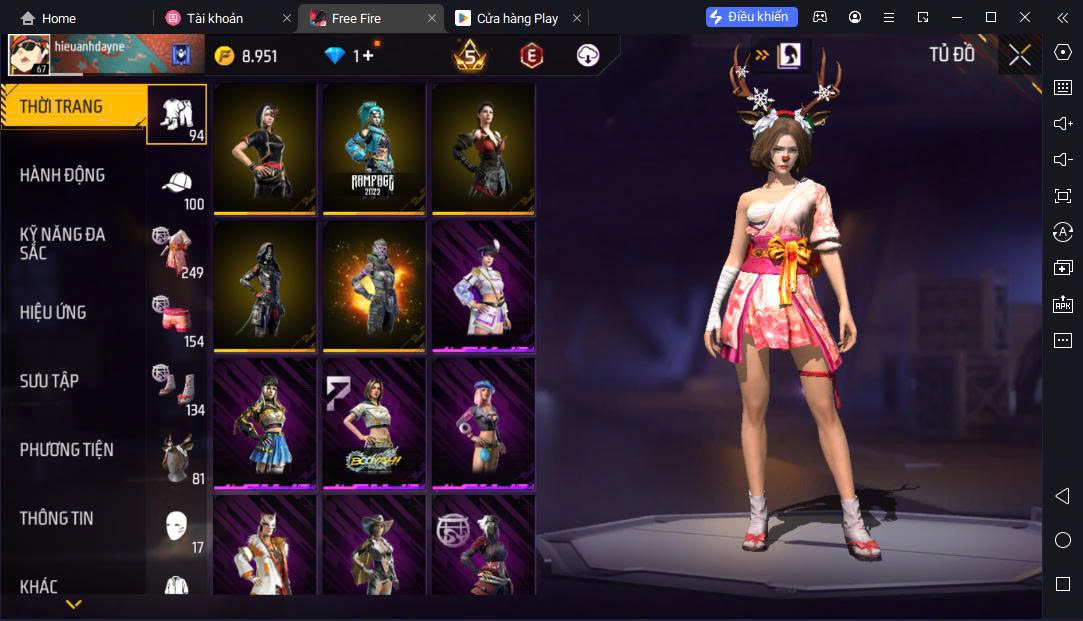Close the wardrobe with the X button

click(1019, 55)
